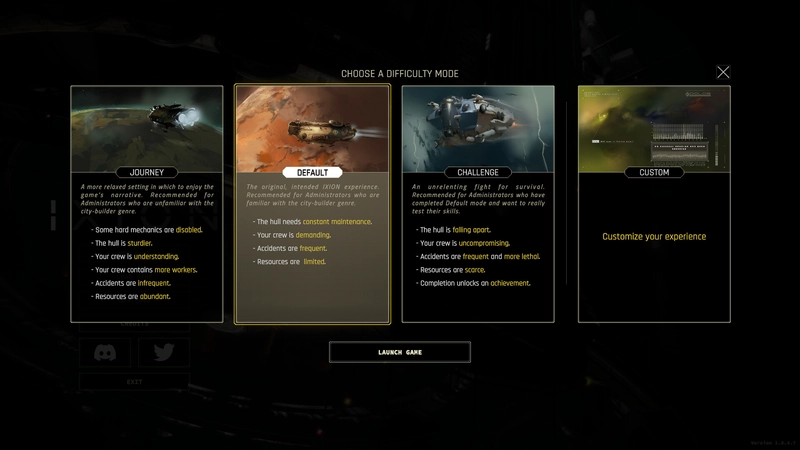Open the Discord link icon
This screenshot has height=450, width=800.
point(105,352)
